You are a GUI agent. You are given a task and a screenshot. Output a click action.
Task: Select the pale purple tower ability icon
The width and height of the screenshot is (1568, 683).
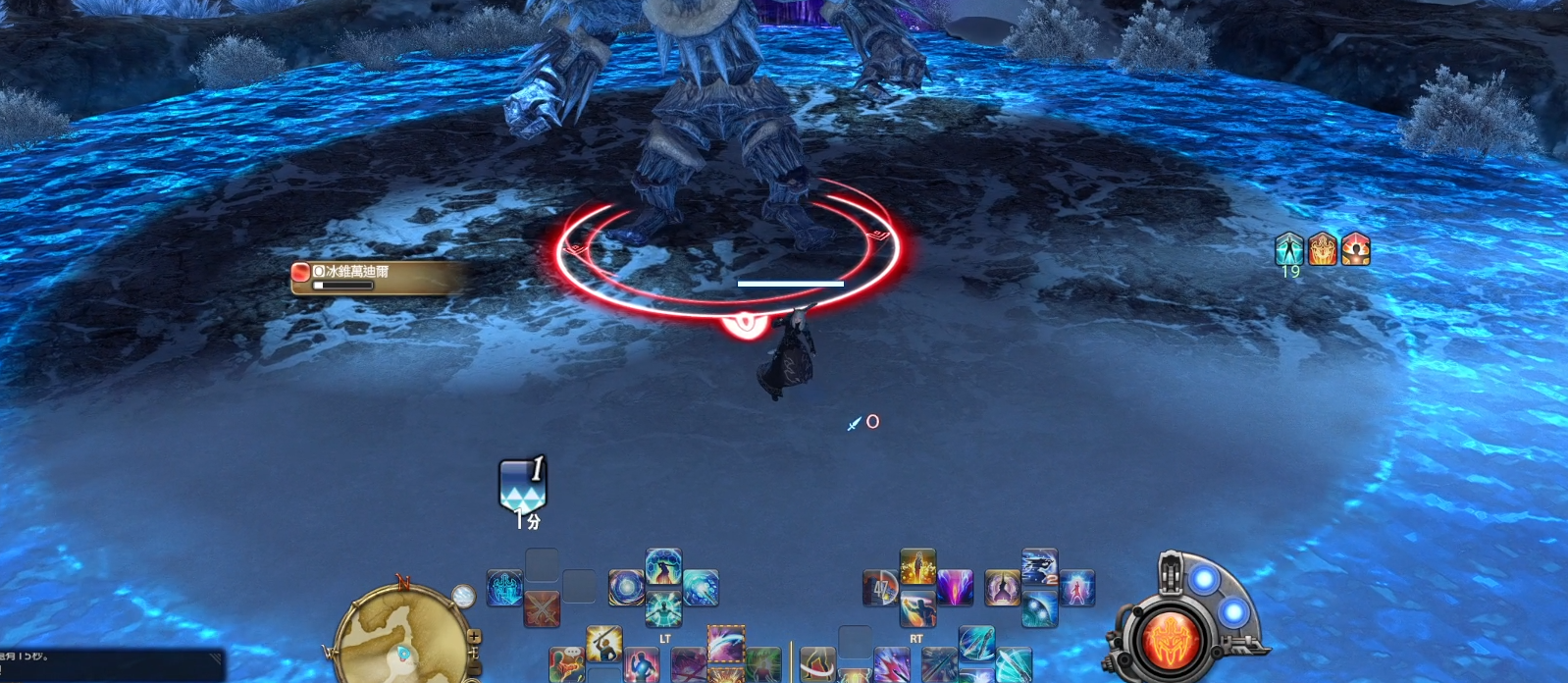1002,588
